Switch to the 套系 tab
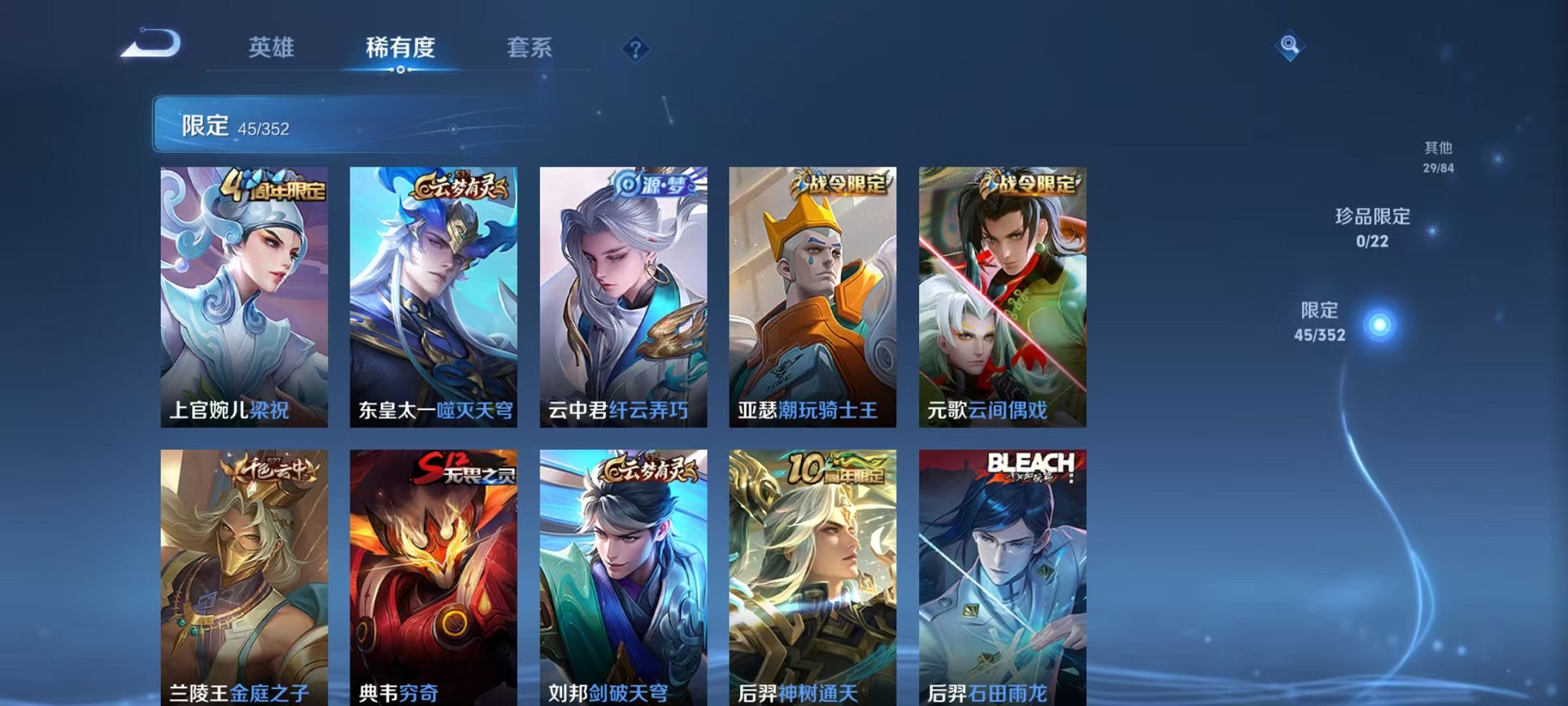The height and width of the screenshot is (706, 1568). pyautogui.click(x=530, y=48)
